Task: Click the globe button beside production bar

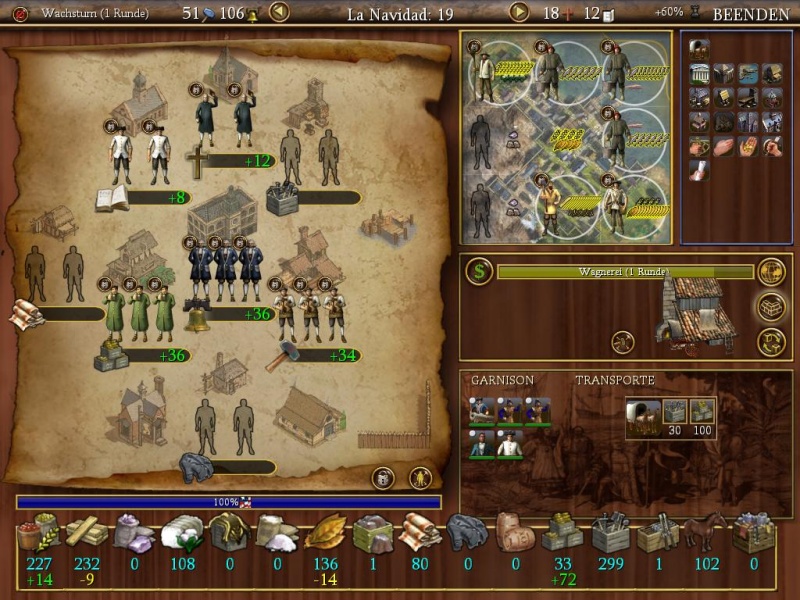Action: pos(771,271)
